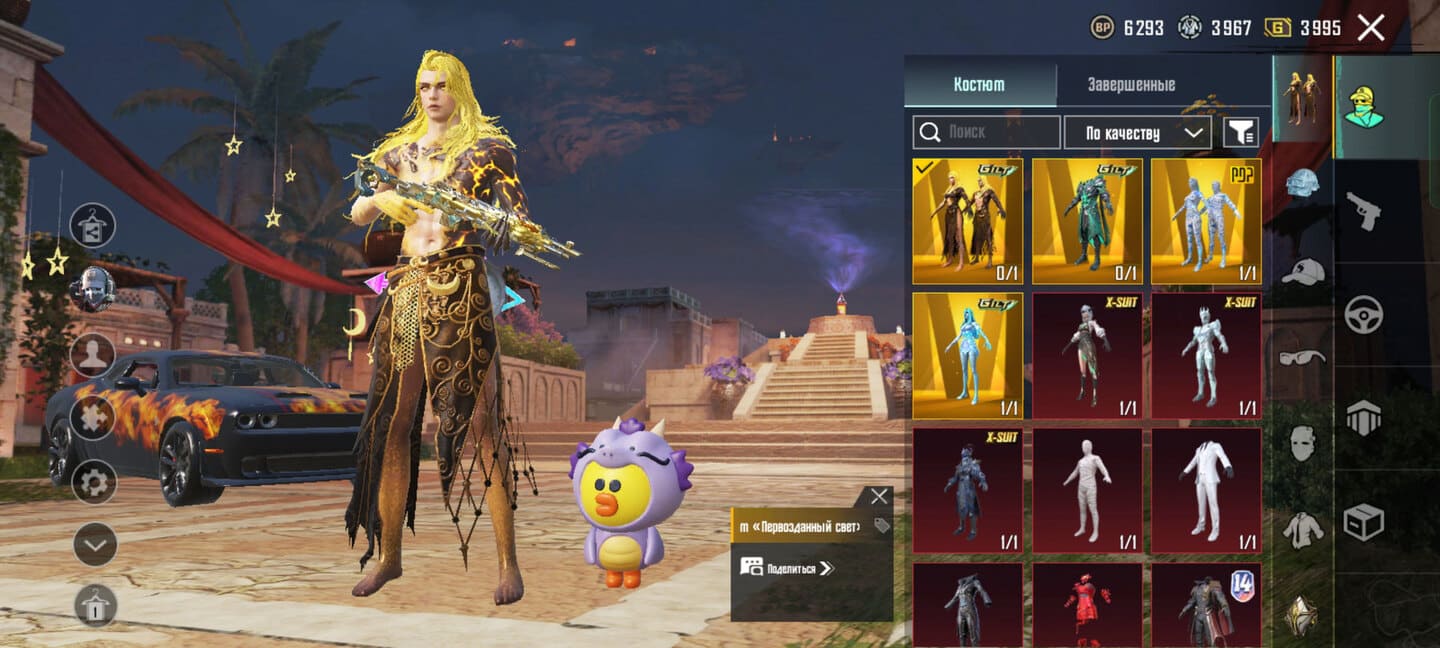Collapse the side menu with the down arrow
The height and width of the screenshot is (648, 1440).
95,544
